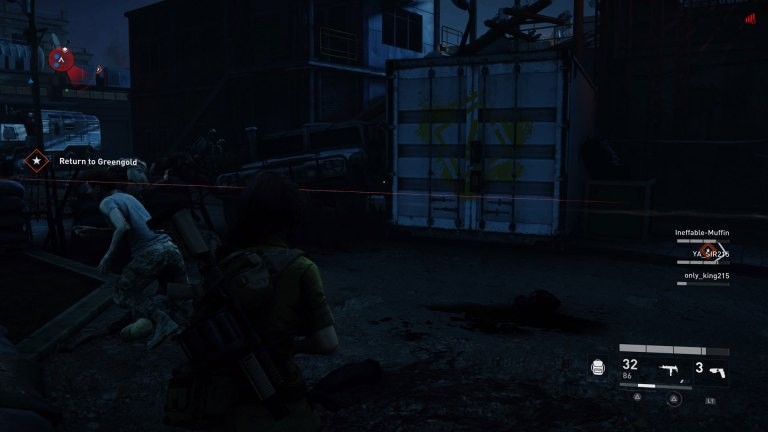Select the submachine gun weapon slot
This screenshot has height=432, width=768.
(669, 370)
